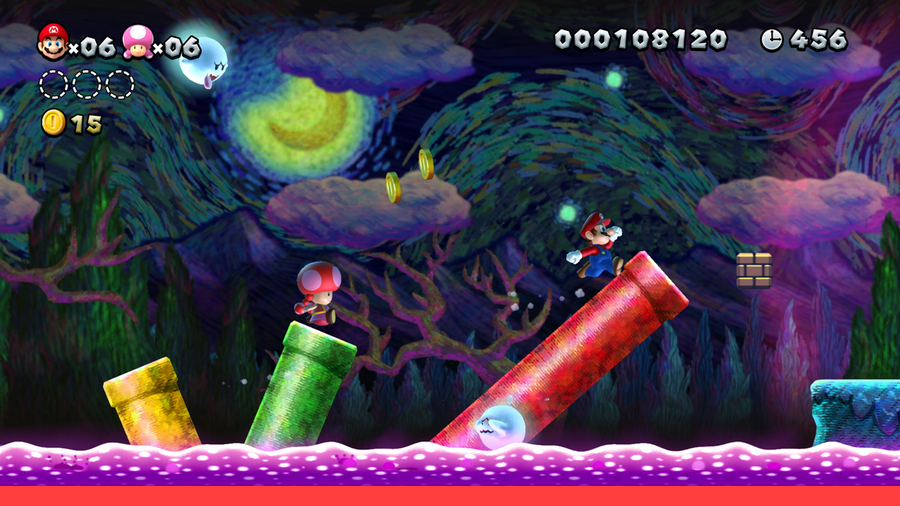Select Toadette's head lives icon
Image resolution: width=900 pixels, height=506 pixels.
pos(136,42)
